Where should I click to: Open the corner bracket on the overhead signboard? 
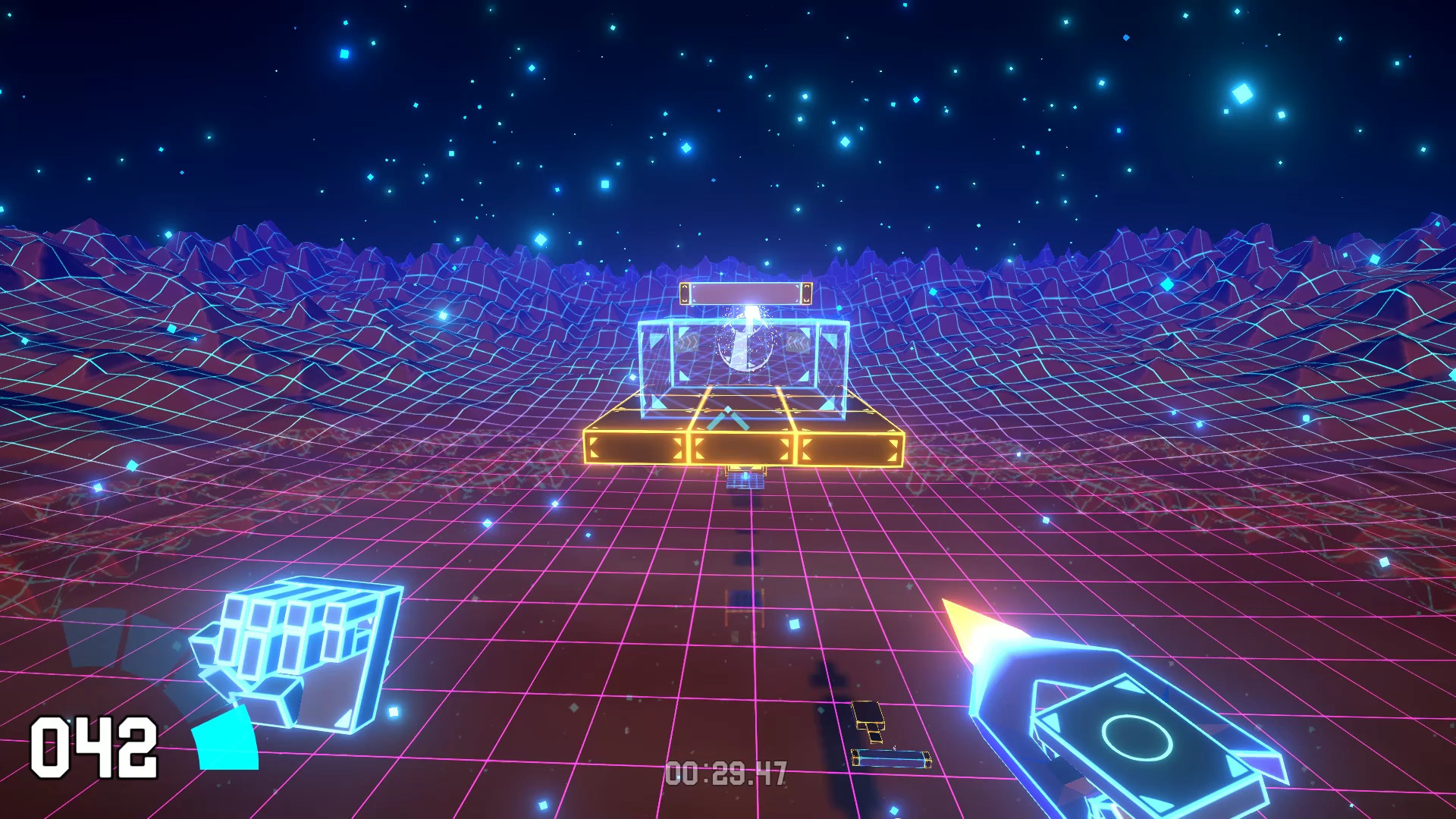[686, 292]
